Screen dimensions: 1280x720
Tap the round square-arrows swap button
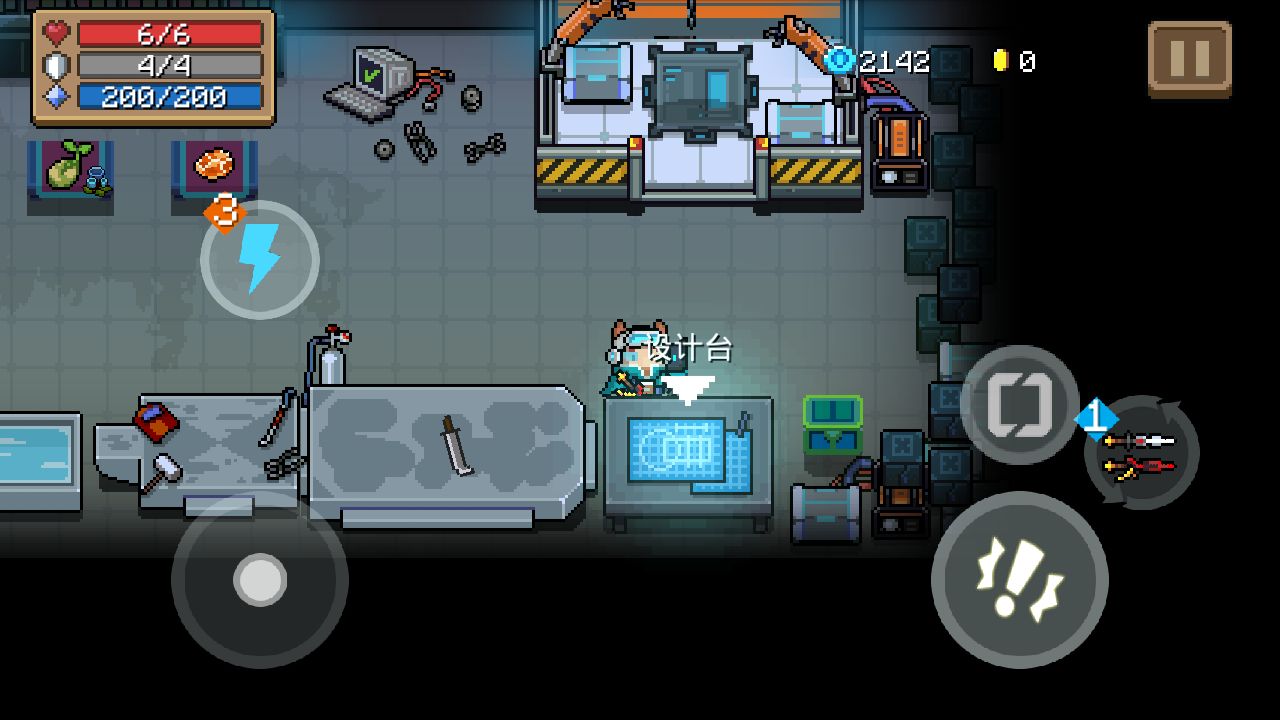[1019, 405]
